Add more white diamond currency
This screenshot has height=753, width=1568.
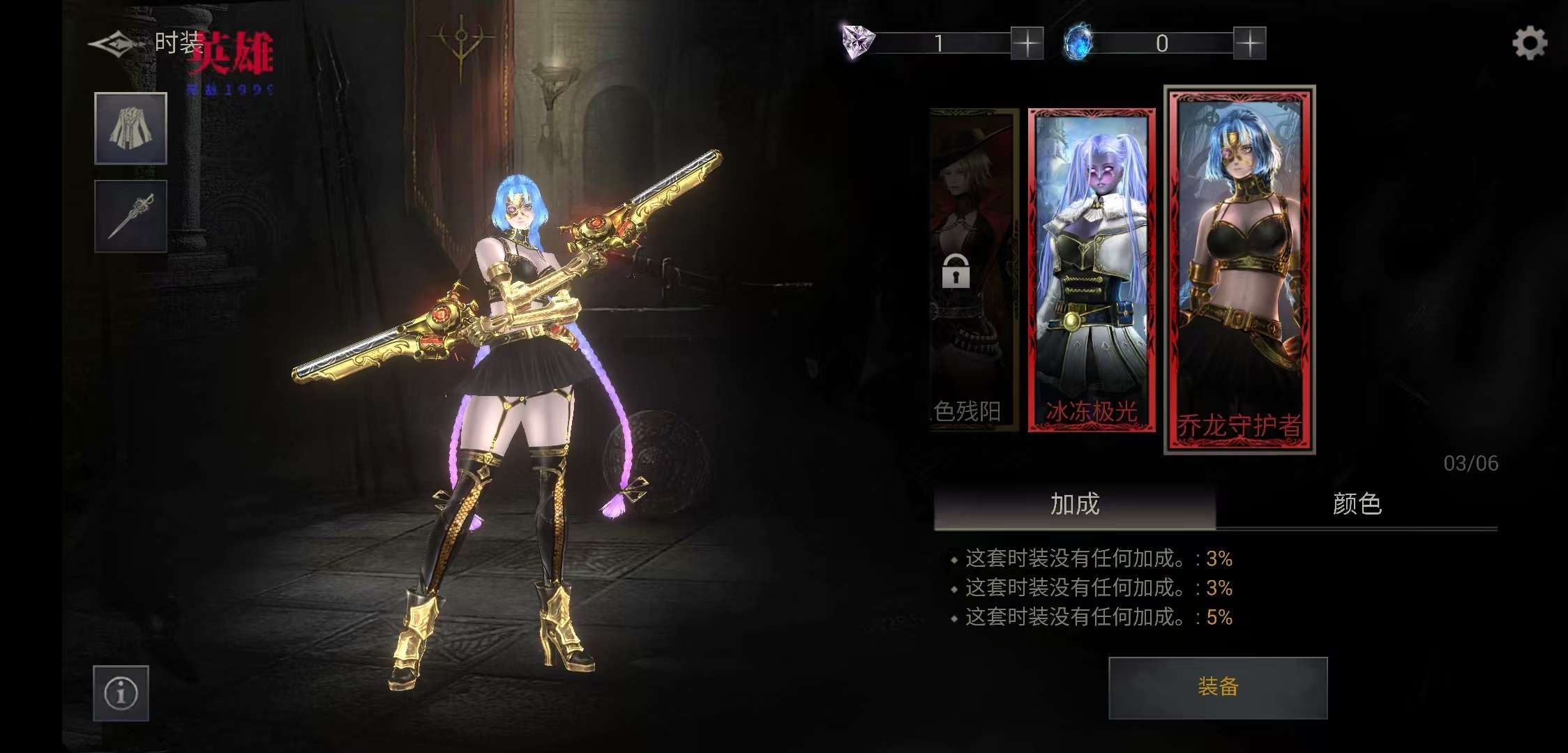pos(1027,43)
